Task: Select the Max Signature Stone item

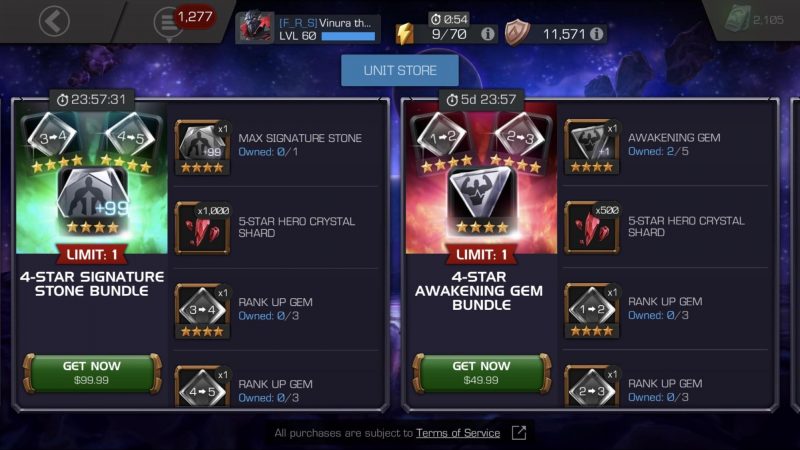Action: click(x=198, y=142)
